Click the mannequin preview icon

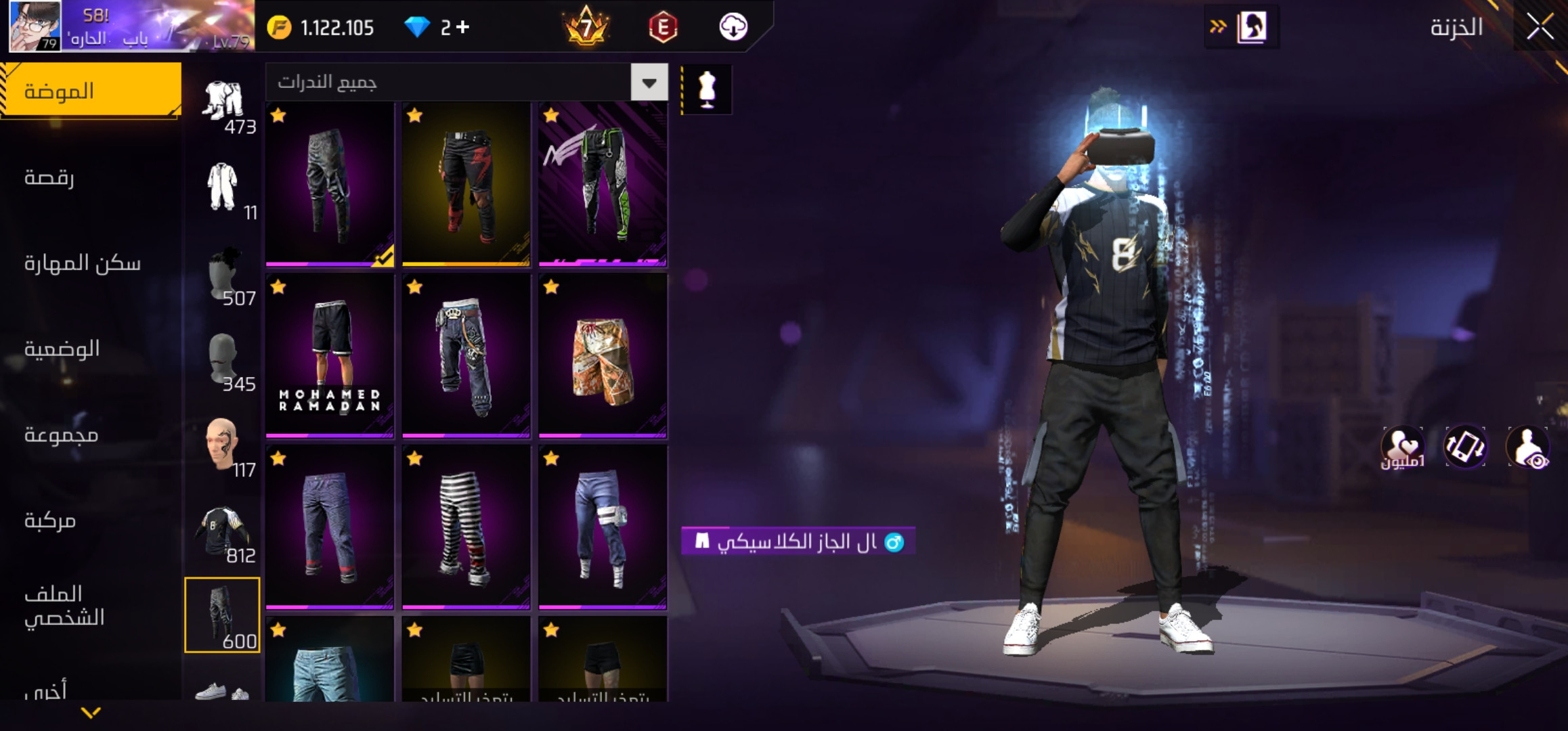(707, 89)
